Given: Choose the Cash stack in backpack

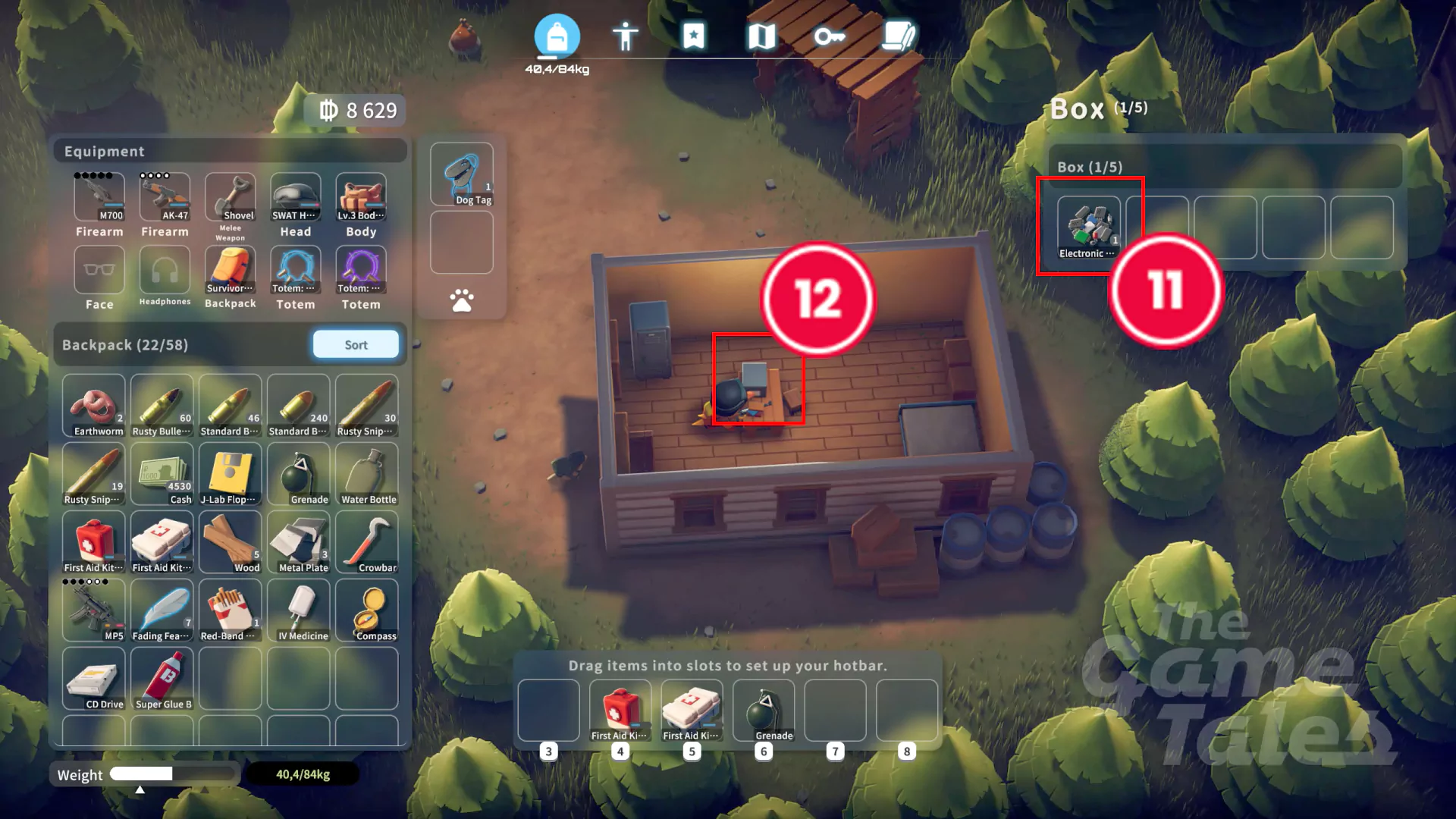Looking at the screenshot, I should (162, 474).
